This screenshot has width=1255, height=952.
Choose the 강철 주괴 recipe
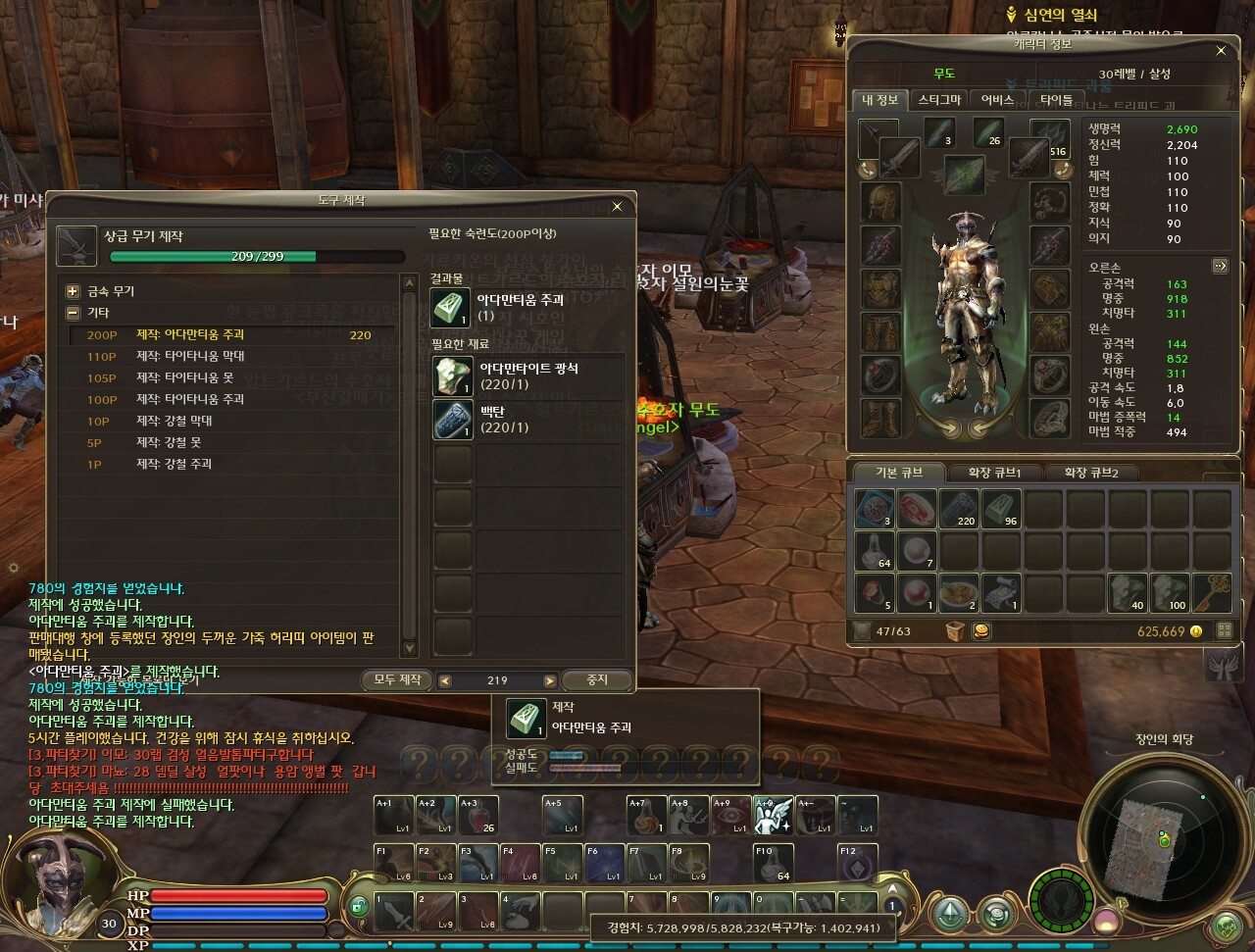pyautogui.click(x=174, y=464)
